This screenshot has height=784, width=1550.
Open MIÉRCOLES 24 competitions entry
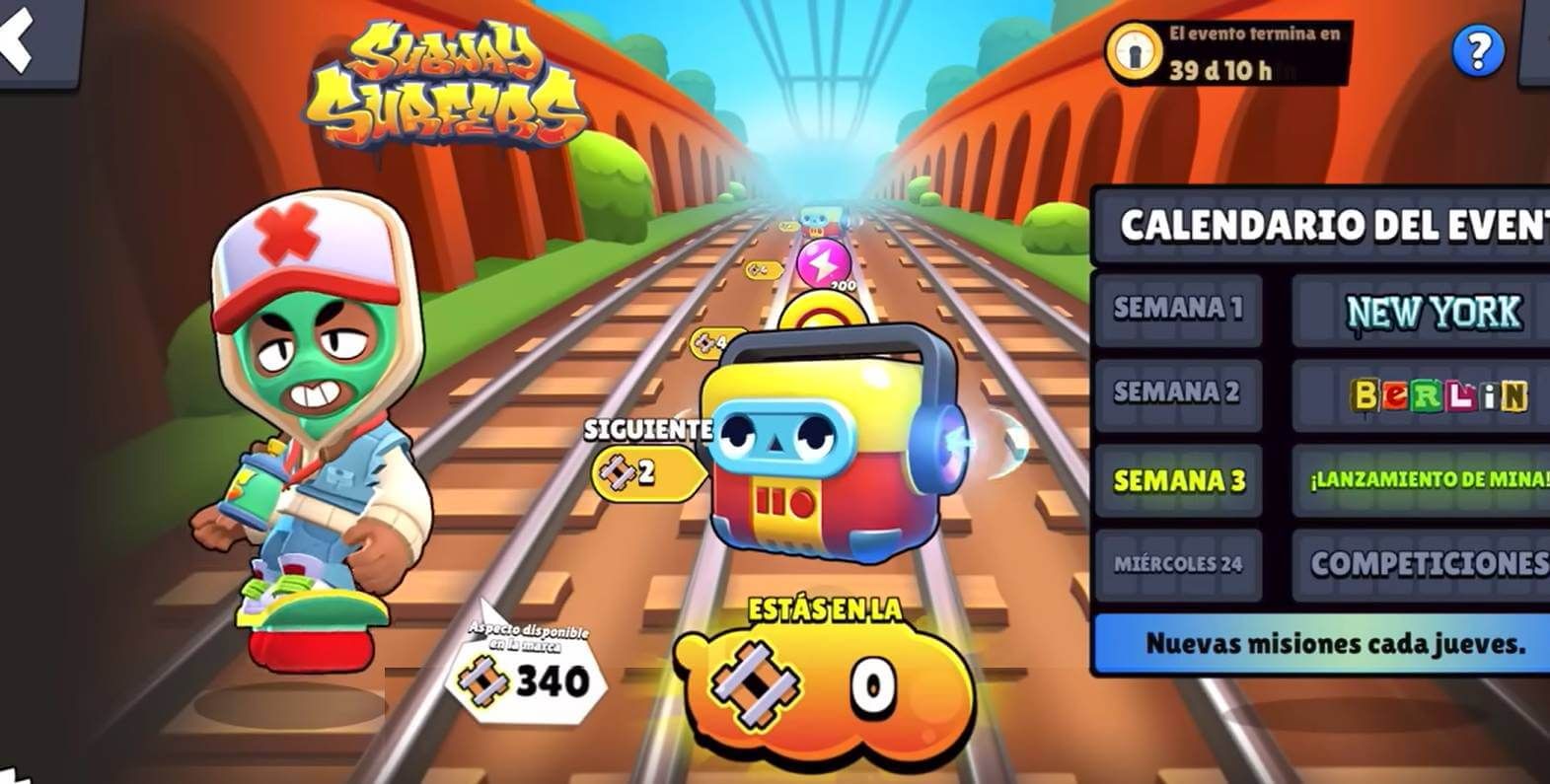pyautogui.click(x=1180, y=566)
